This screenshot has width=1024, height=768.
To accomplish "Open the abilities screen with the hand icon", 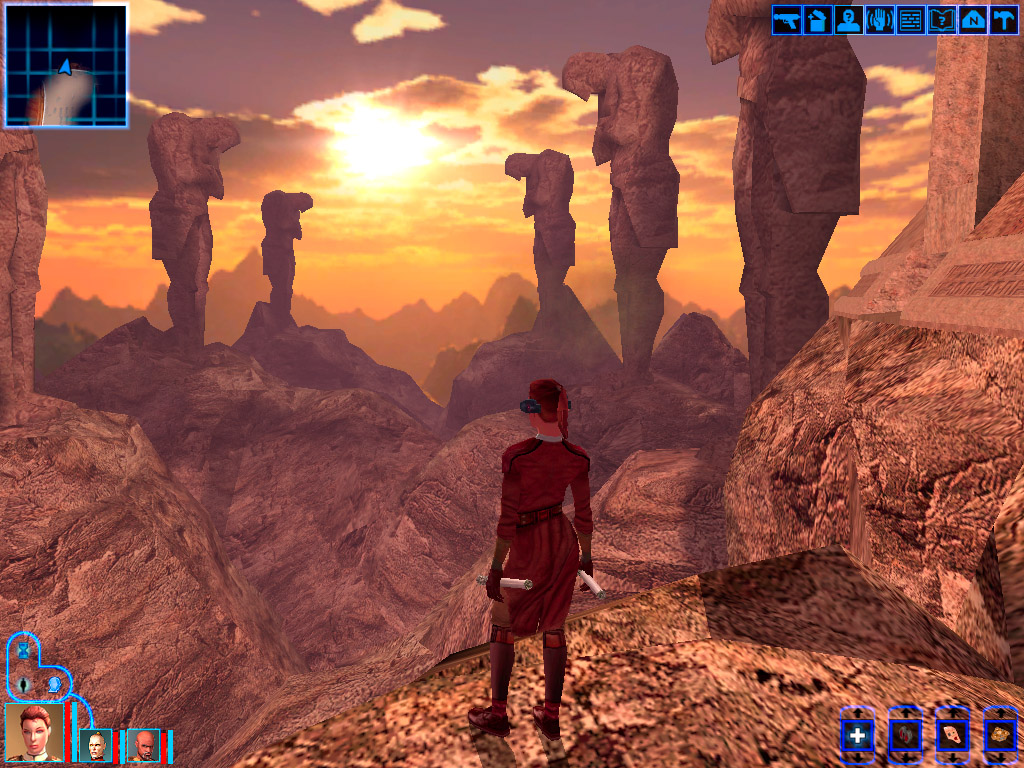I will coord(880,20).
